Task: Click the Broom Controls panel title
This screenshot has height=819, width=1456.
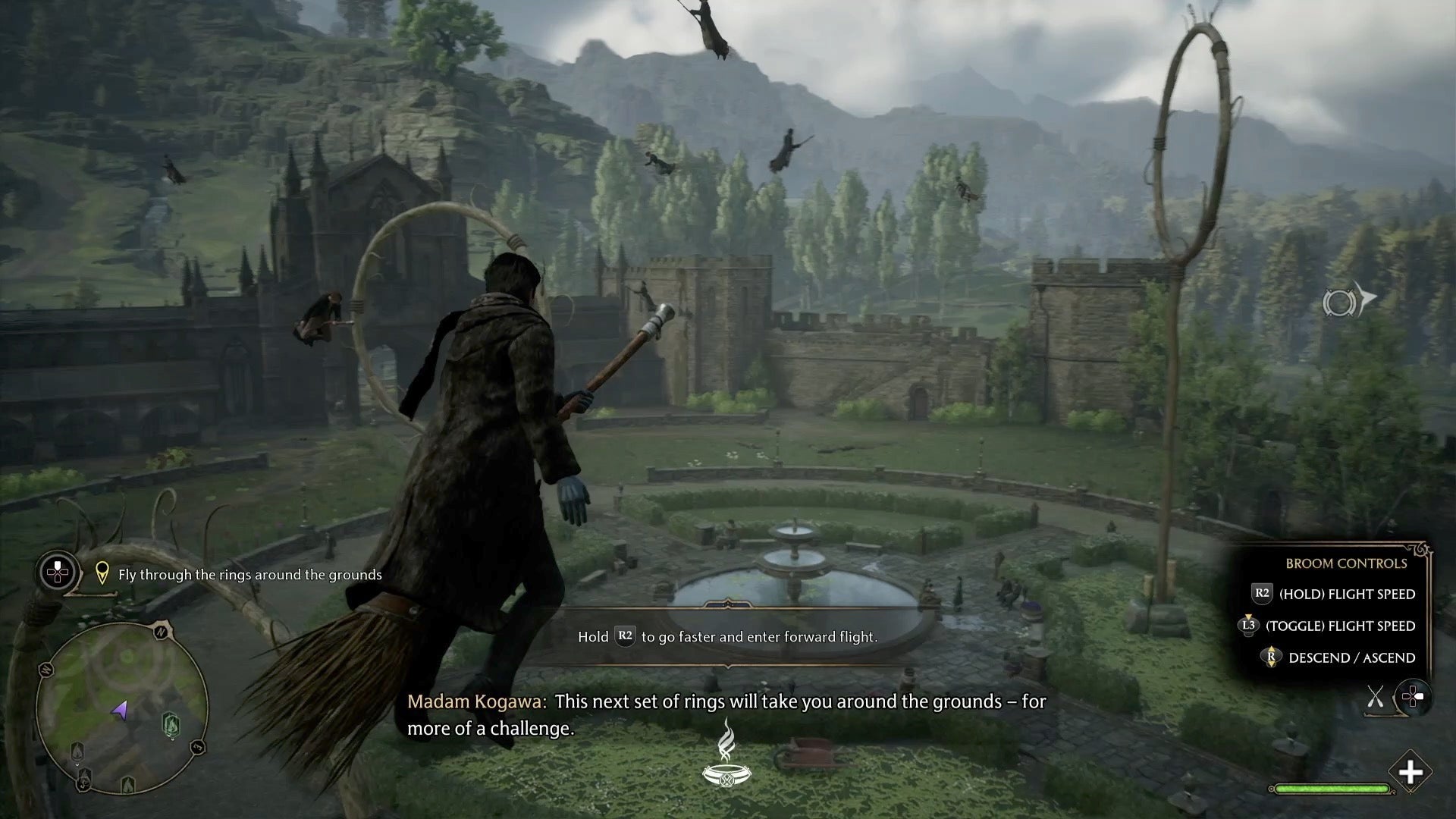Action: coord(1345,563)
